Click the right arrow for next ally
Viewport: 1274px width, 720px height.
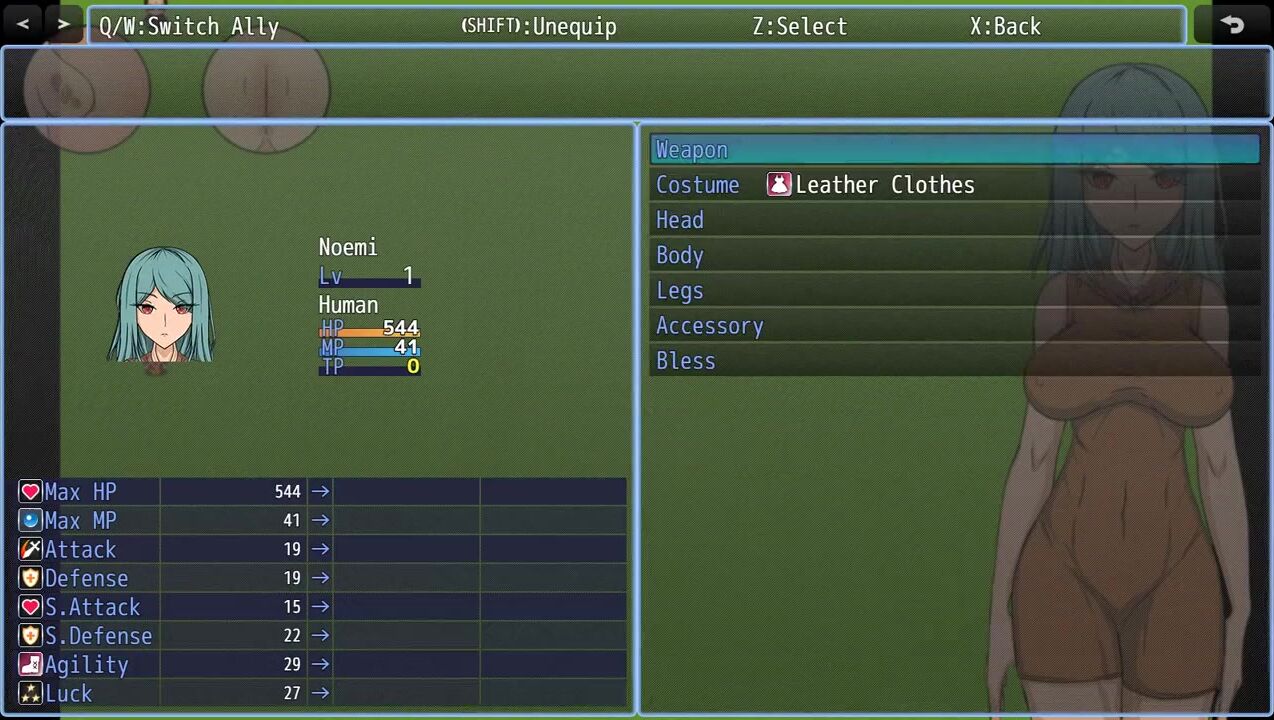tap(64, 24)
